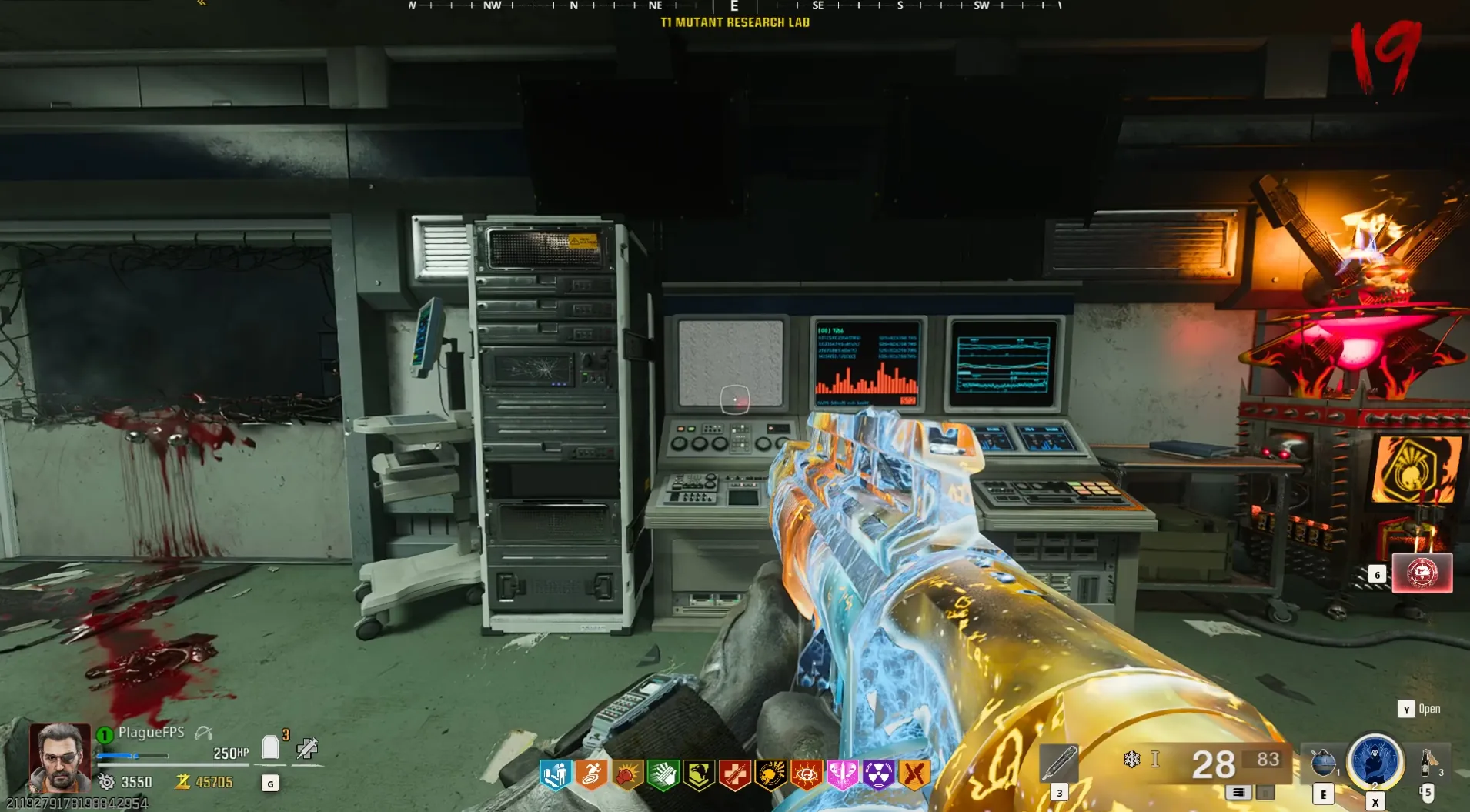
Task: Select the red cross Quick Revive perk
Action: (735, 774)
